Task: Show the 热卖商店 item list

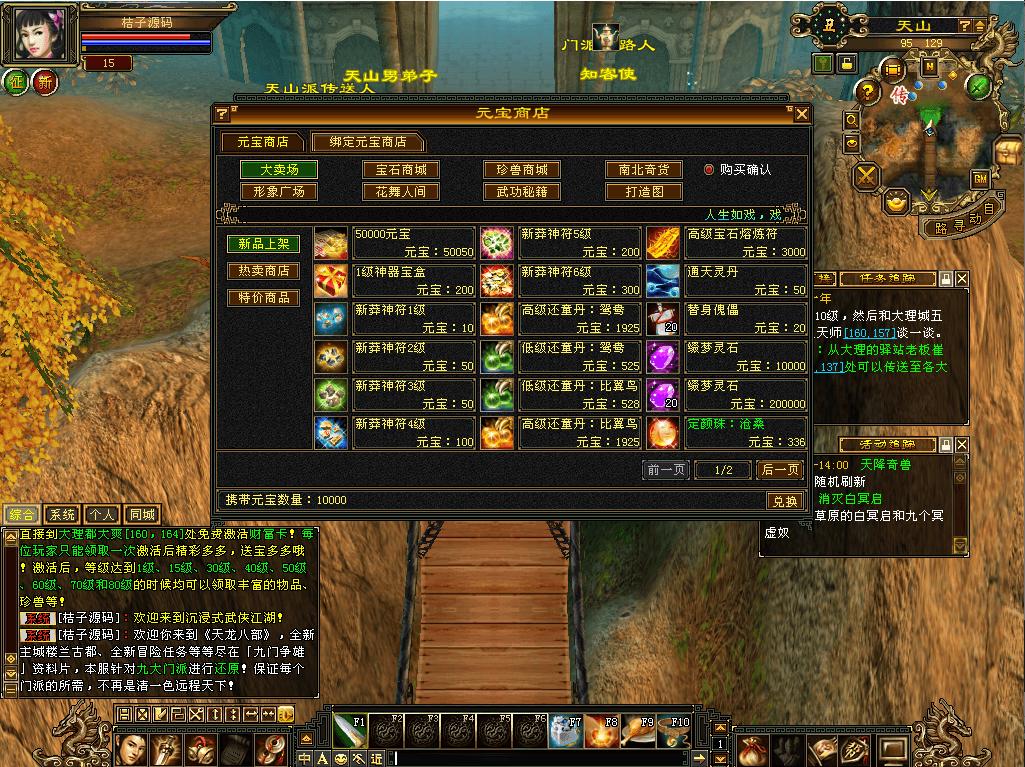Action: coord(263,271)
